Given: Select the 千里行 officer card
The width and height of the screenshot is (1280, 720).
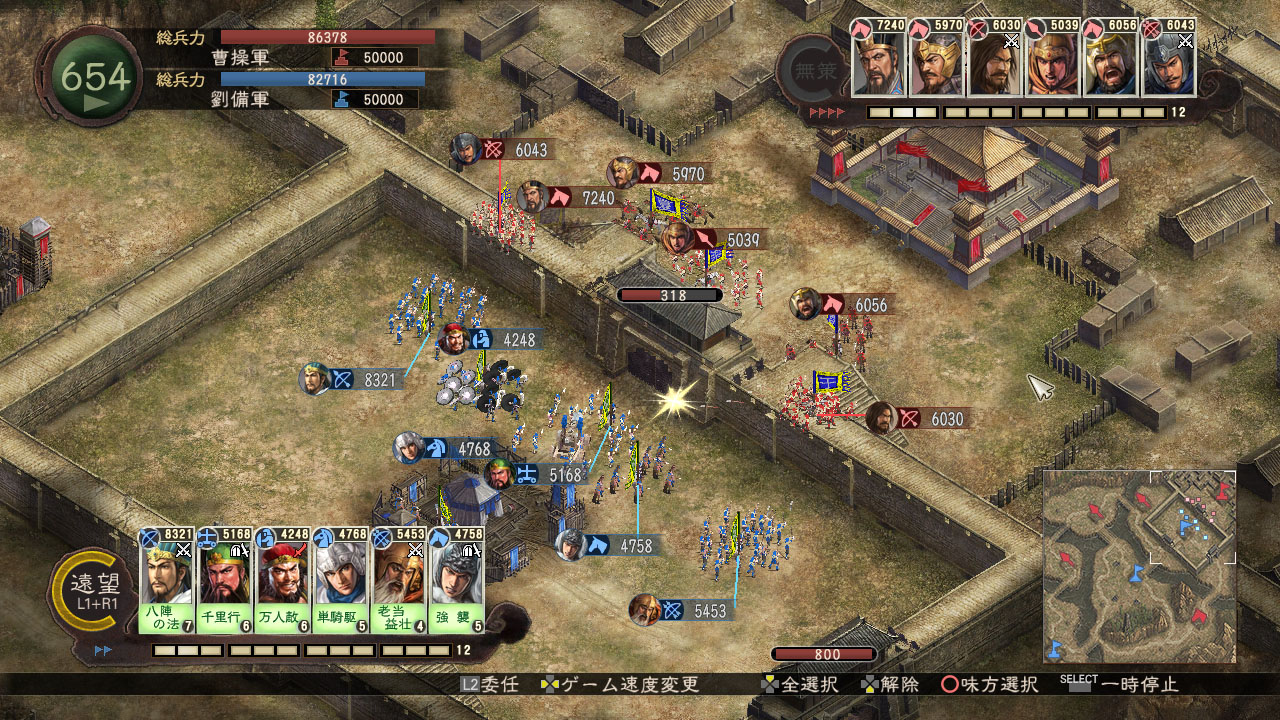Looking at the screenshot, I should [224, 580].
